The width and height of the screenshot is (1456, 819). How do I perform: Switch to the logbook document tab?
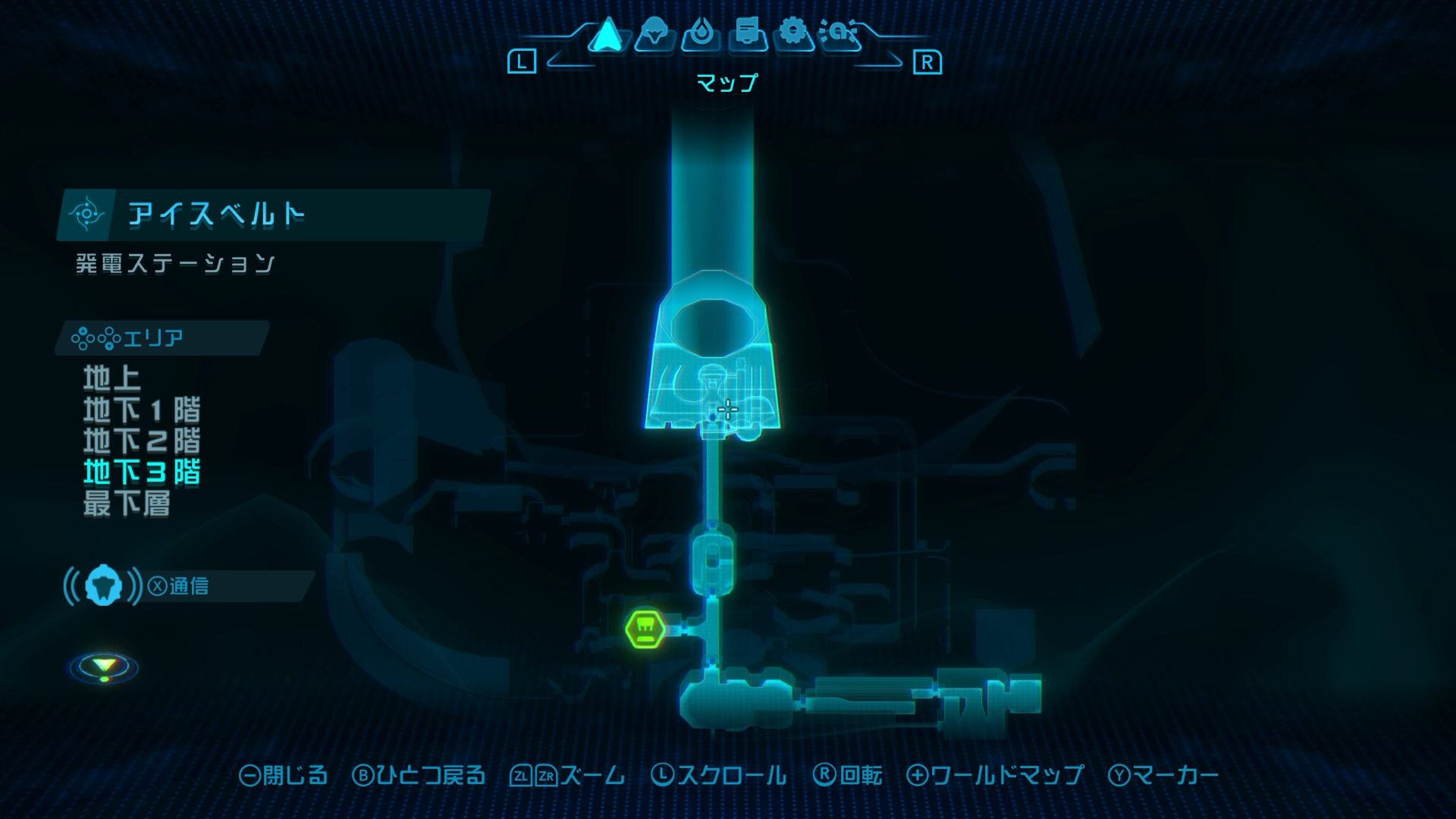tap(747, 34)
